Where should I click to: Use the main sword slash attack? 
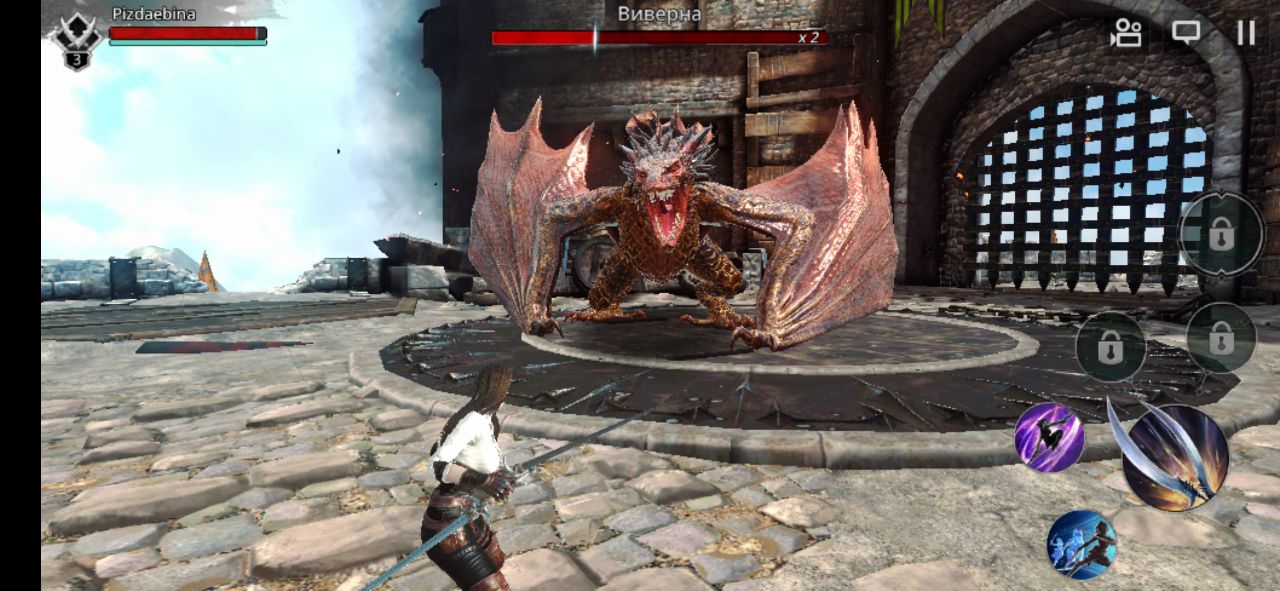(x=1174, y=457)
